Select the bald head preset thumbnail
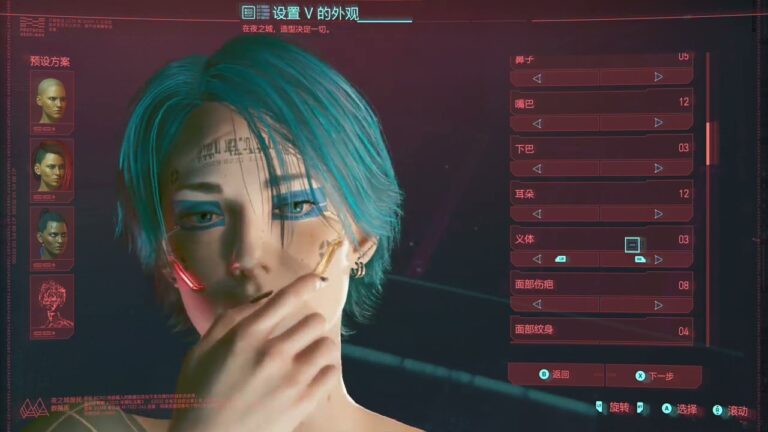Image resolution: width=768 pixels, height=432 pixels. pos(52,101)
